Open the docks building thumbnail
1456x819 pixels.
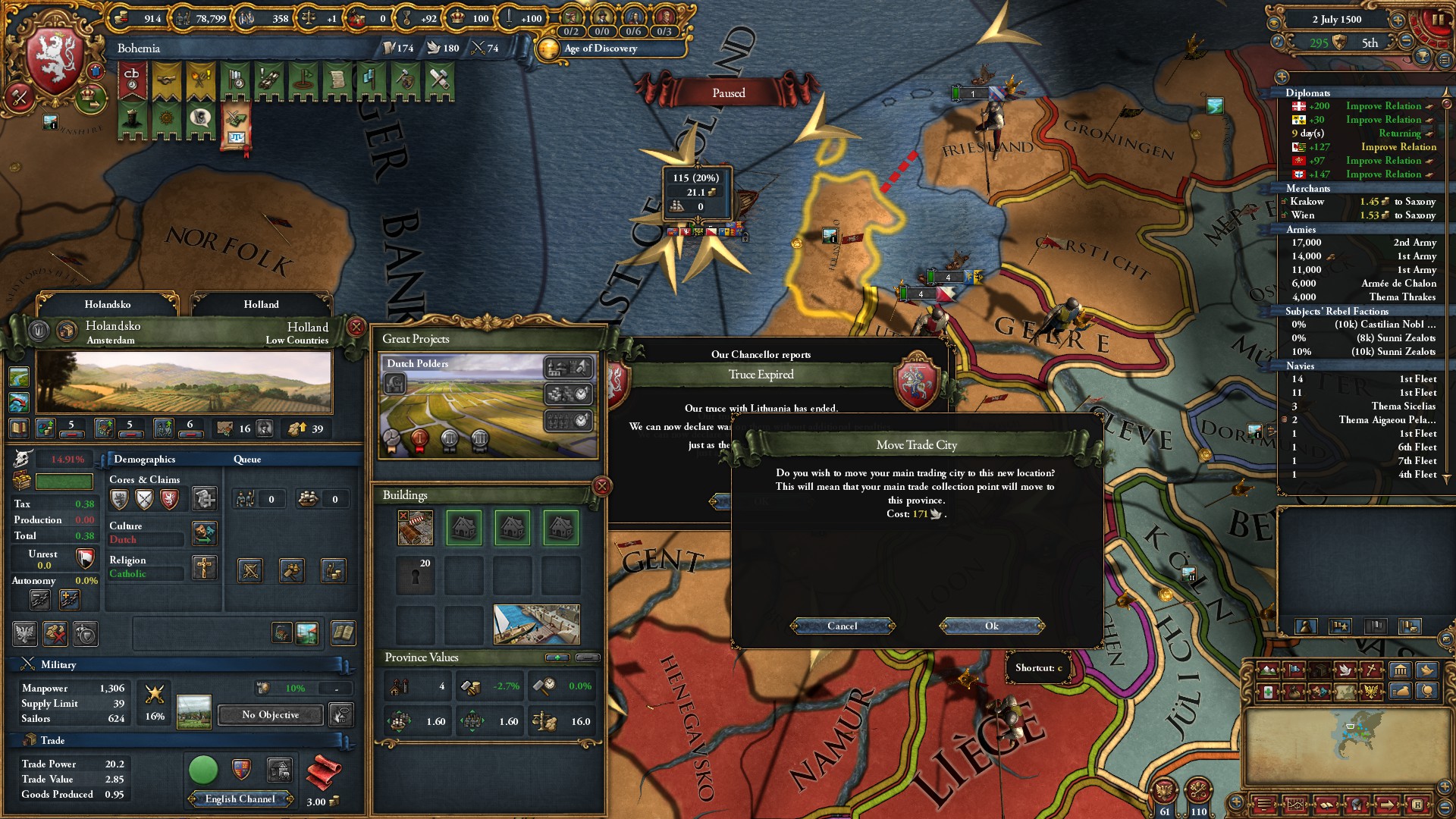[x=536, y=624]
